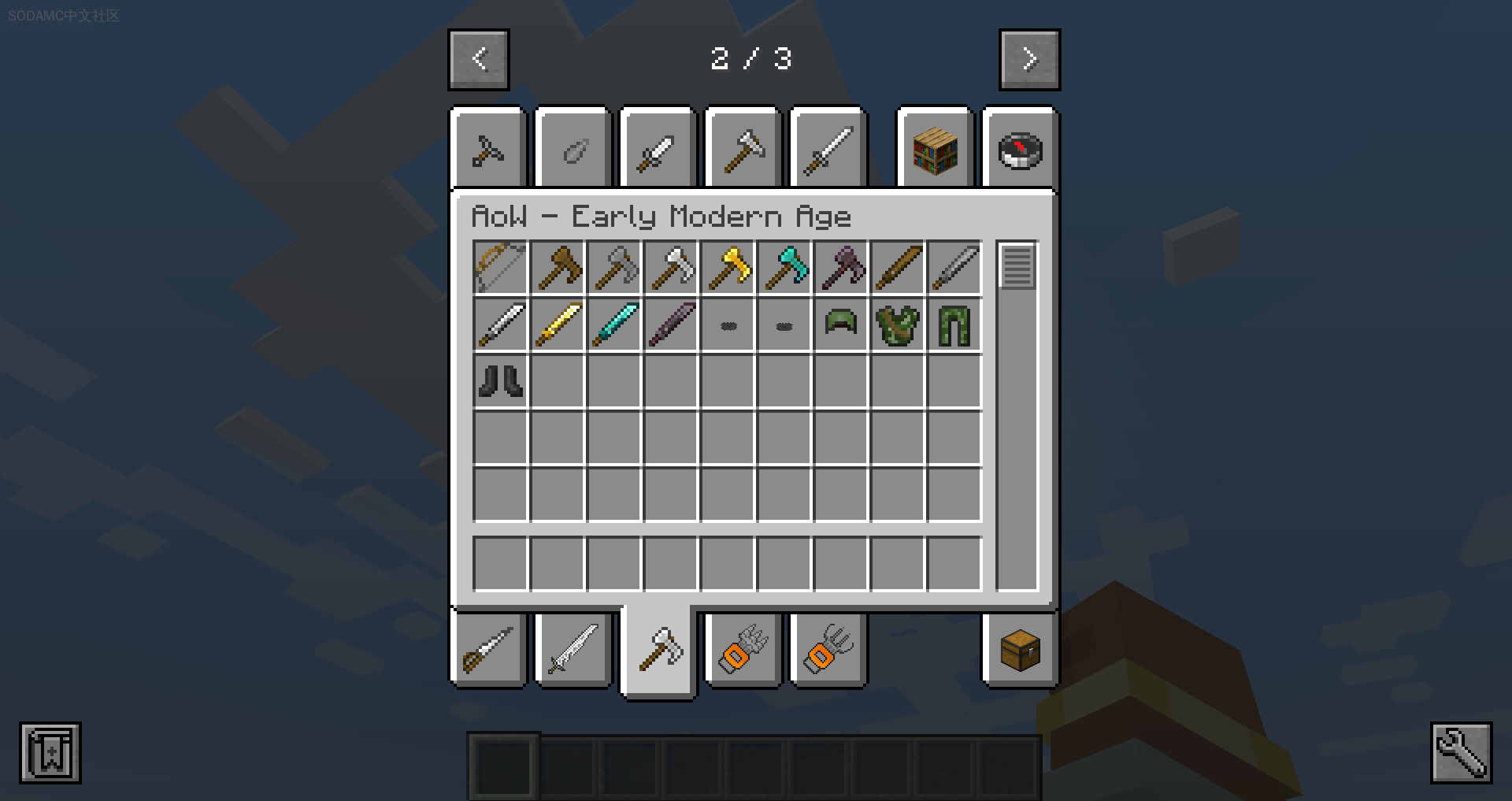The height and width of the screenshot is (801, 1512).
Task: Select the green leggings
Action: (954, 324)
